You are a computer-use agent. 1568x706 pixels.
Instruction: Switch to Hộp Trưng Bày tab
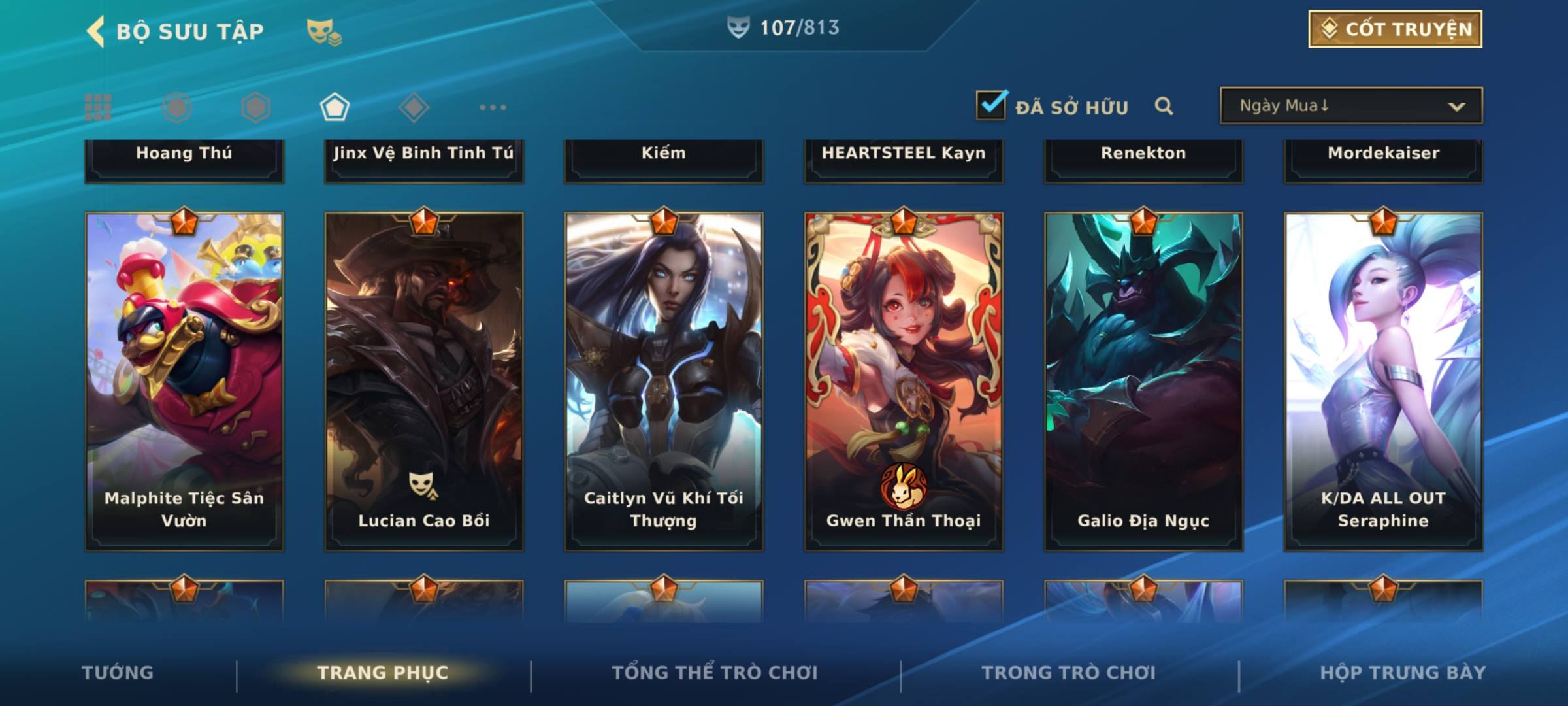point(1403,673)
